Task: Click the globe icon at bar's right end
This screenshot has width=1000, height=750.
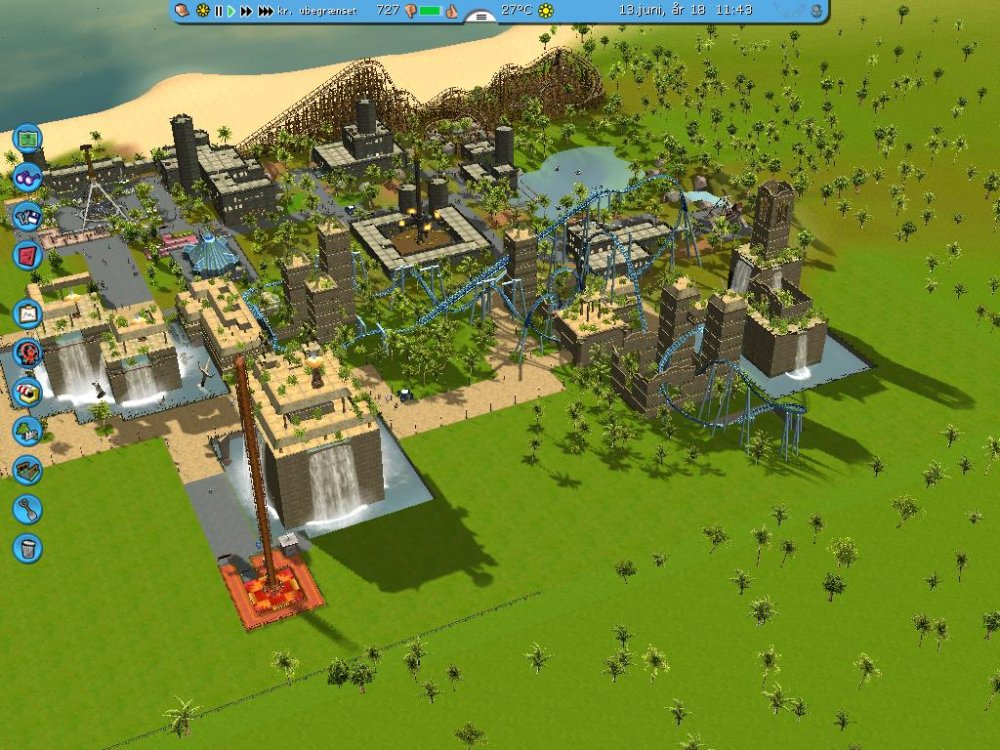Action: point(816,11)
